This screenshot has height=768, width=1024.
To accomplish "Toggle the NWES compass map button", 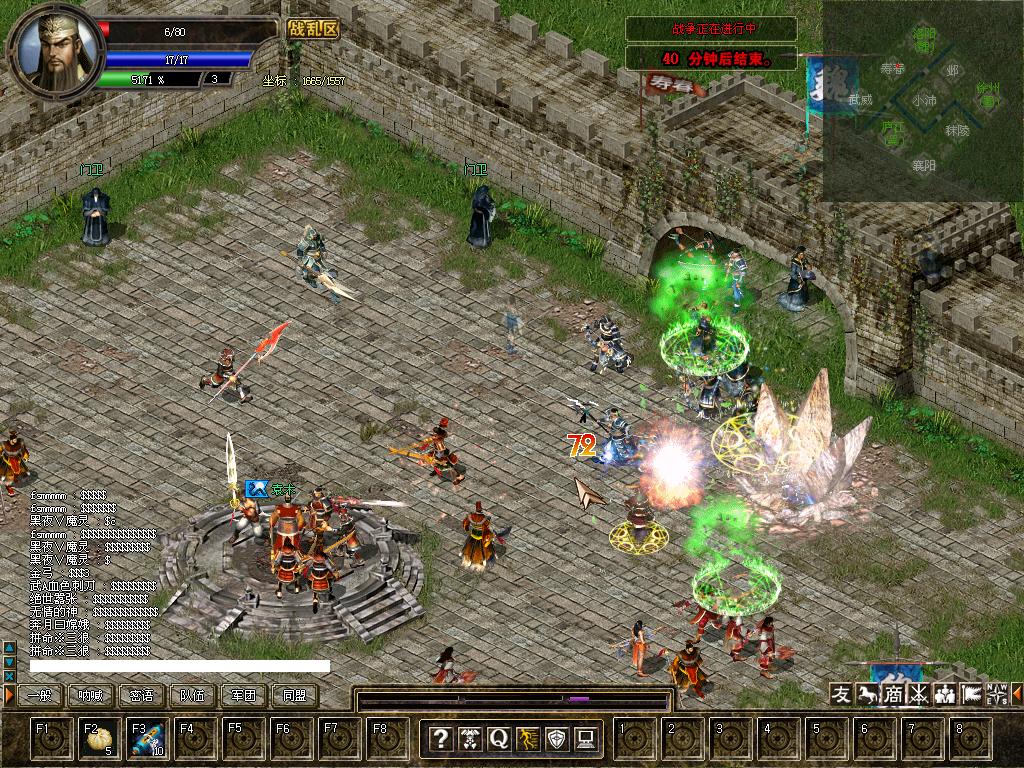I will click(x=997, y=694).
